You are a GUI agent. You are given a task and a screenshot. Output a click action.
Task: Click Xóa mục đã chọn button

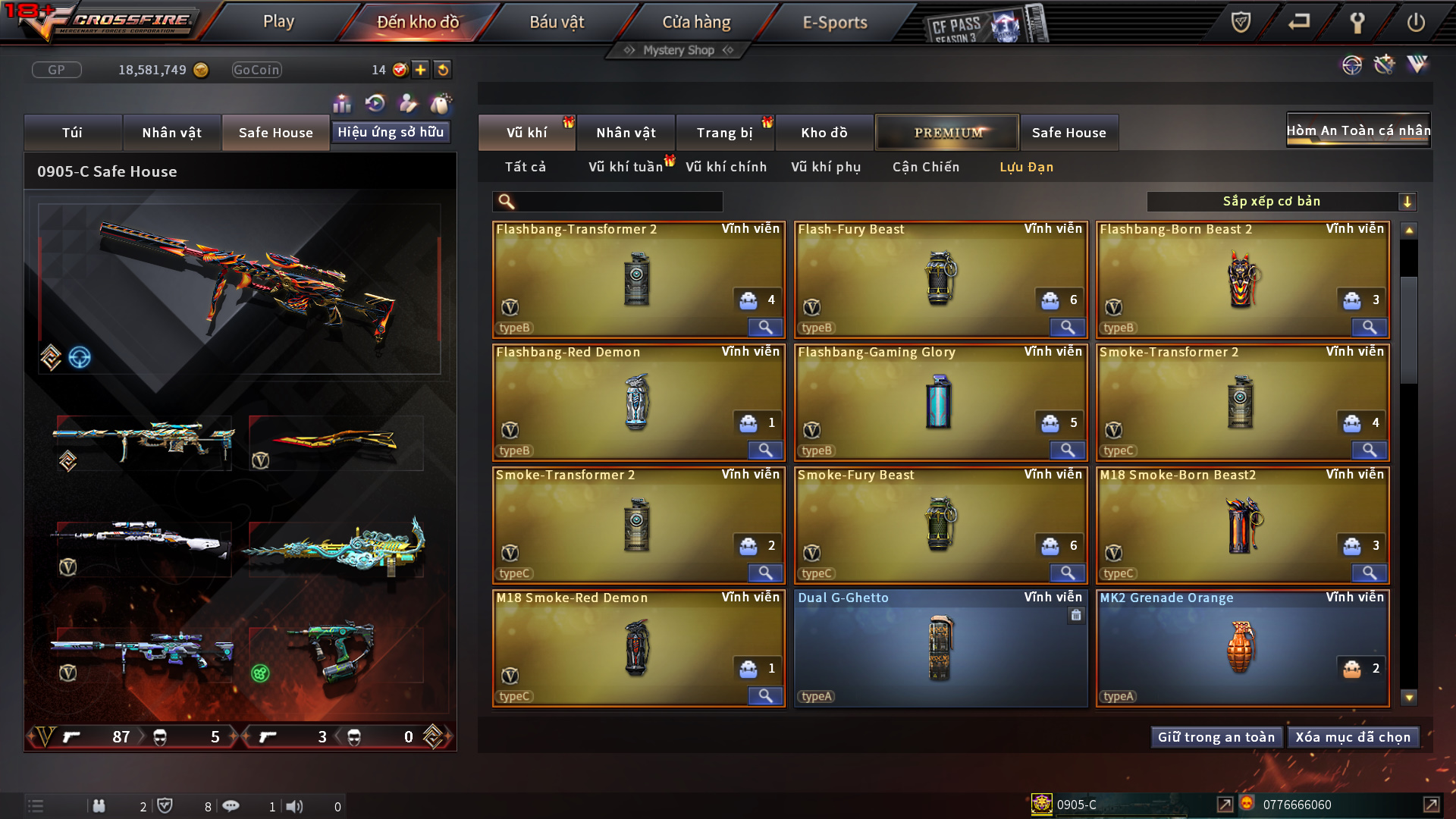1353,737
